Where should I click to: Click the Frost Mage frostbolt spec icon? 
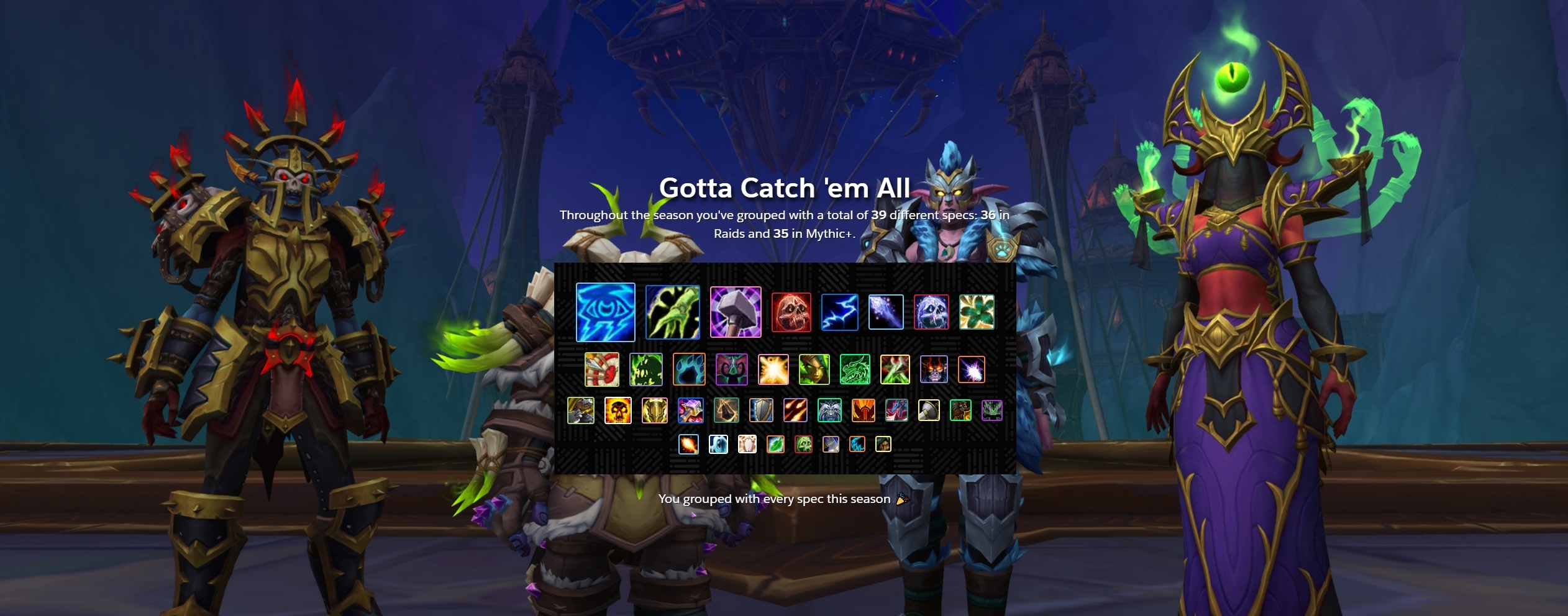(885, 312)
